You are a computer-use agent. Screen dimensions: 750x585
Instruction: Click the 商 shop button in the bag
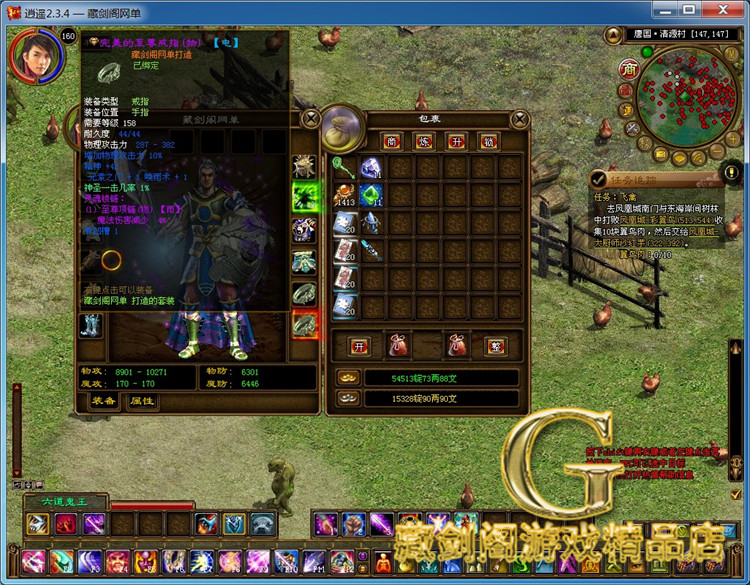pos(392,141)
